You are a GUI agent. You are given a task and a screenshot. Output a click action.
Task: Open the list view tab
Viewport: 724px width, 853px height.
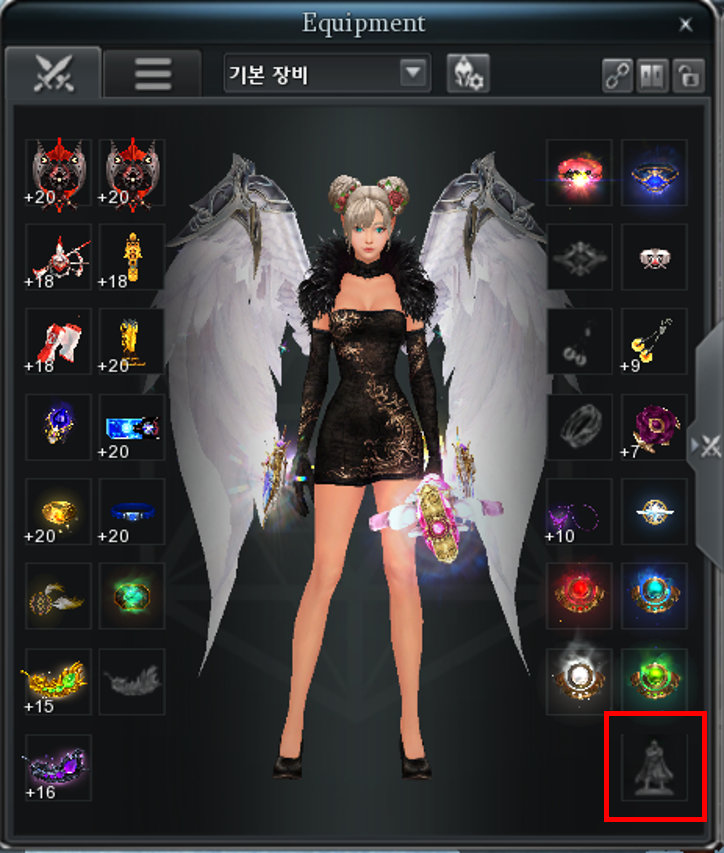[152, 74]
